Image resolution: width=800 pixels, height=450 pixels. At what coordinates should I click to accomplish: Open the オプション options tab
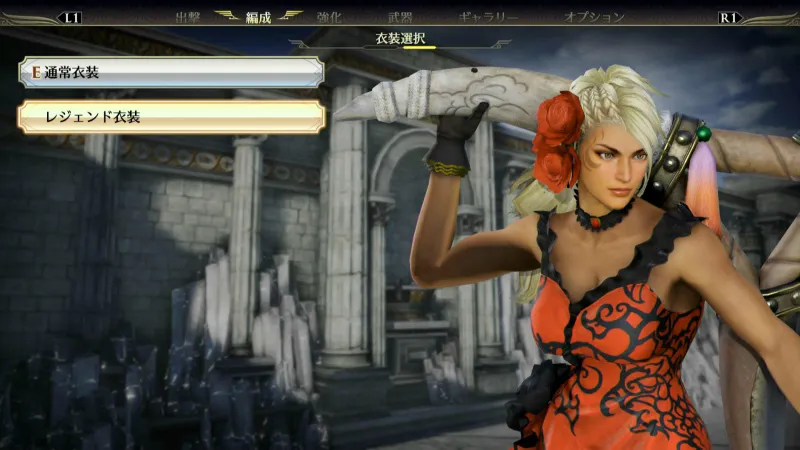(594, 17)
